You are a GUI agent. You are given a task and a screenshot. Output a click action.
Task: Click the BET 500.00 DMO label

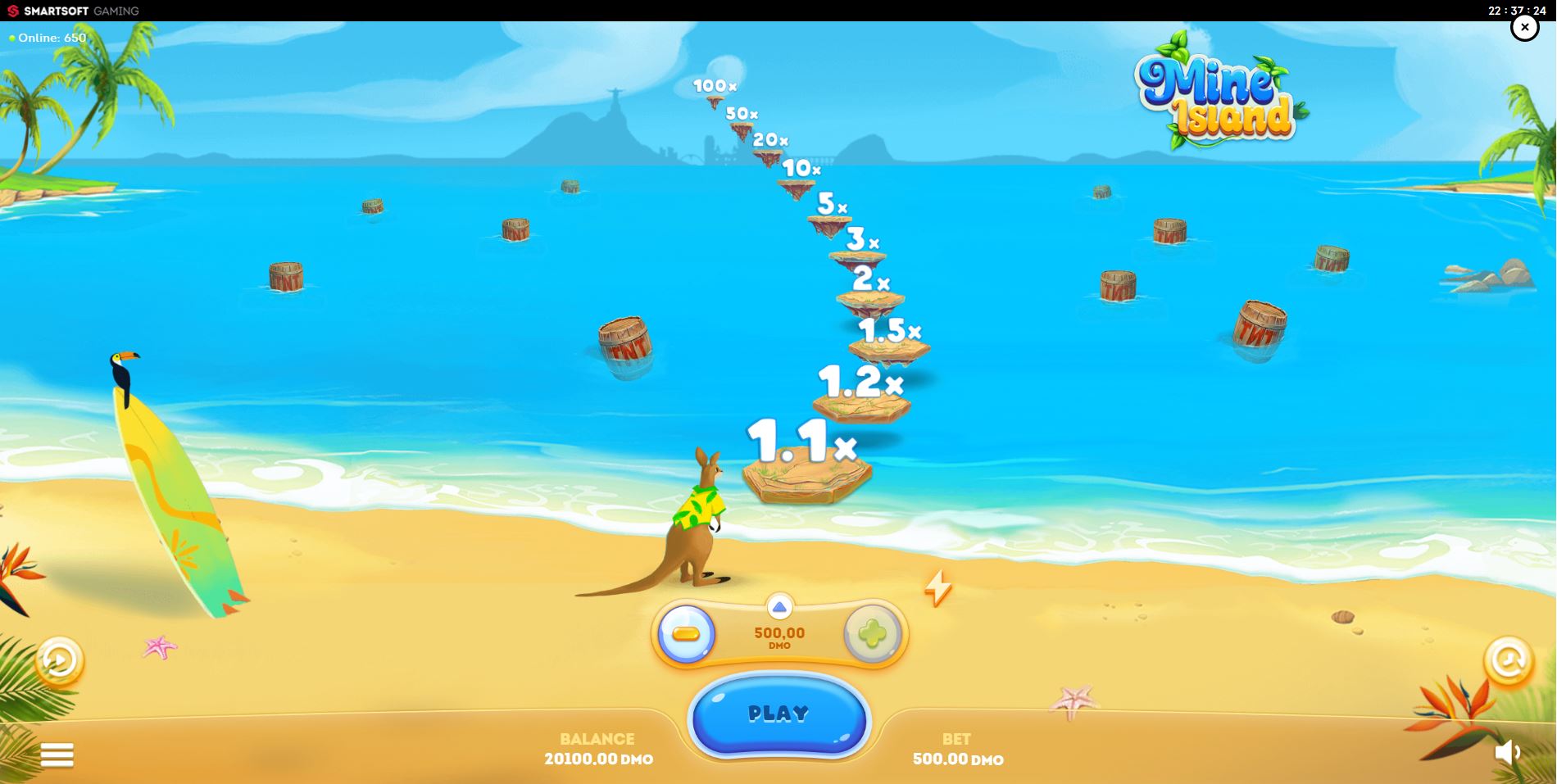(957, 749)
